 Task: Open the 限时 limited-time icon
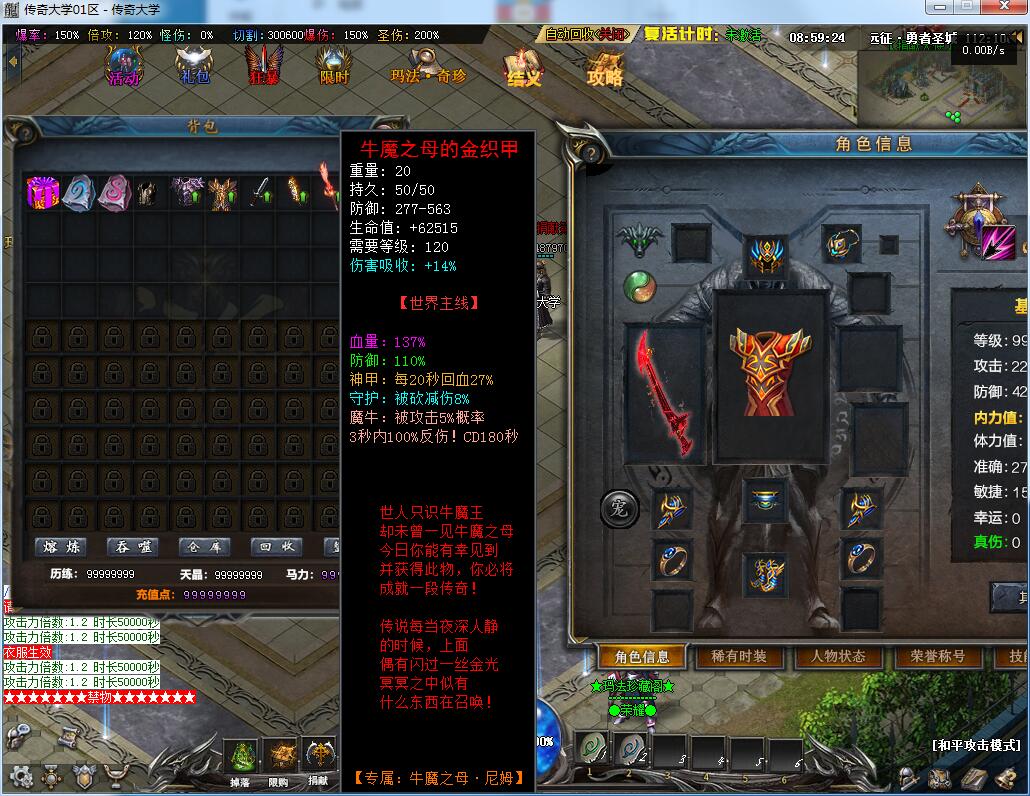tap(334, 66)
